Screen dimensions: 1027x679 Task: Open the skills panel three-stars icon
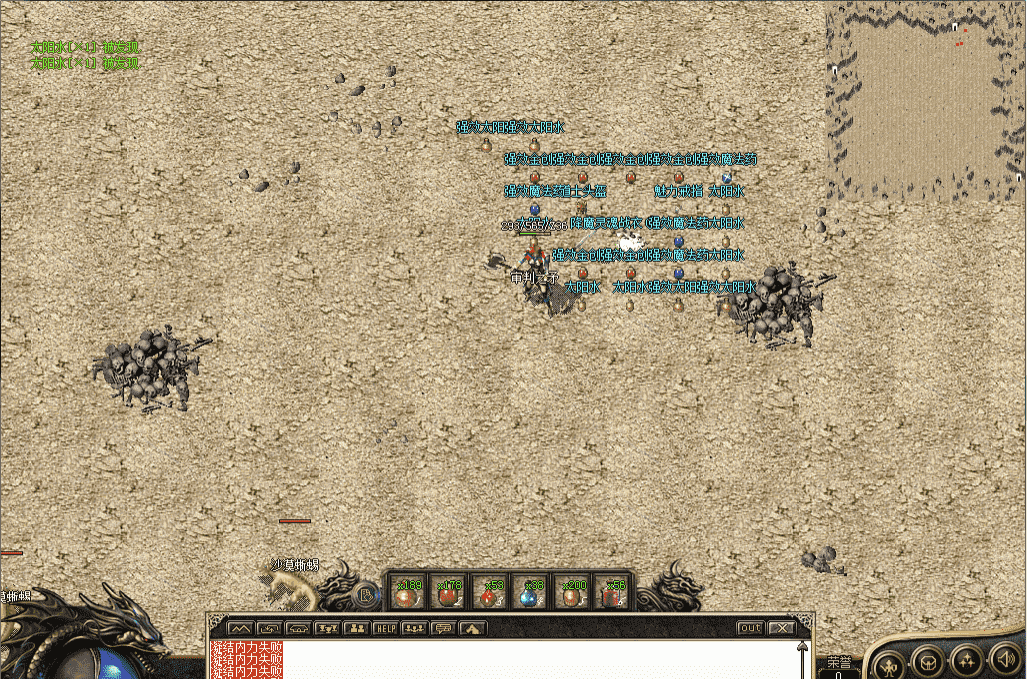click(x=965, y=660)
